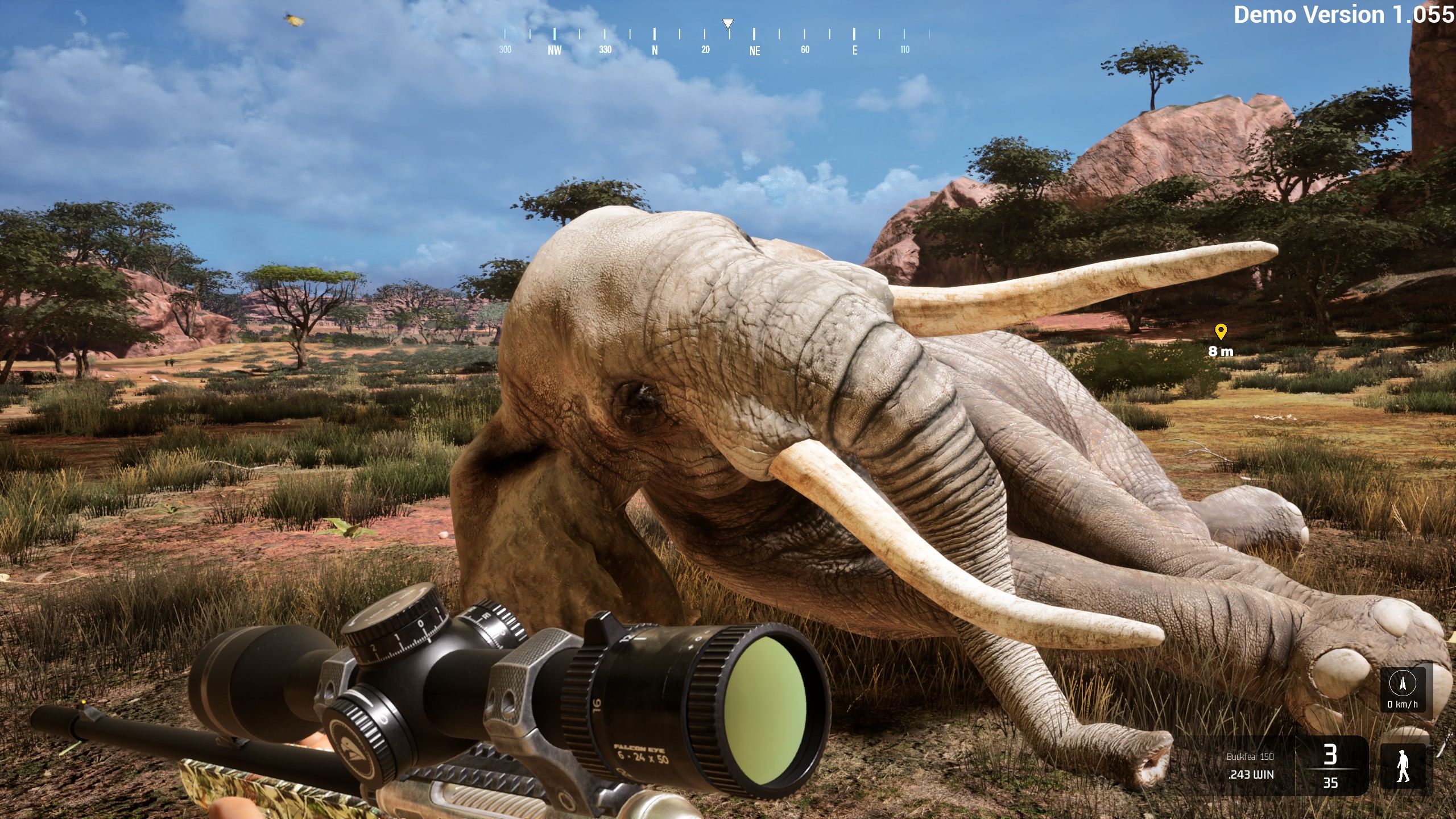Click the wind direction speed indicator
The height and width of the screenshot is (819, 1456).
point(1402,689)
